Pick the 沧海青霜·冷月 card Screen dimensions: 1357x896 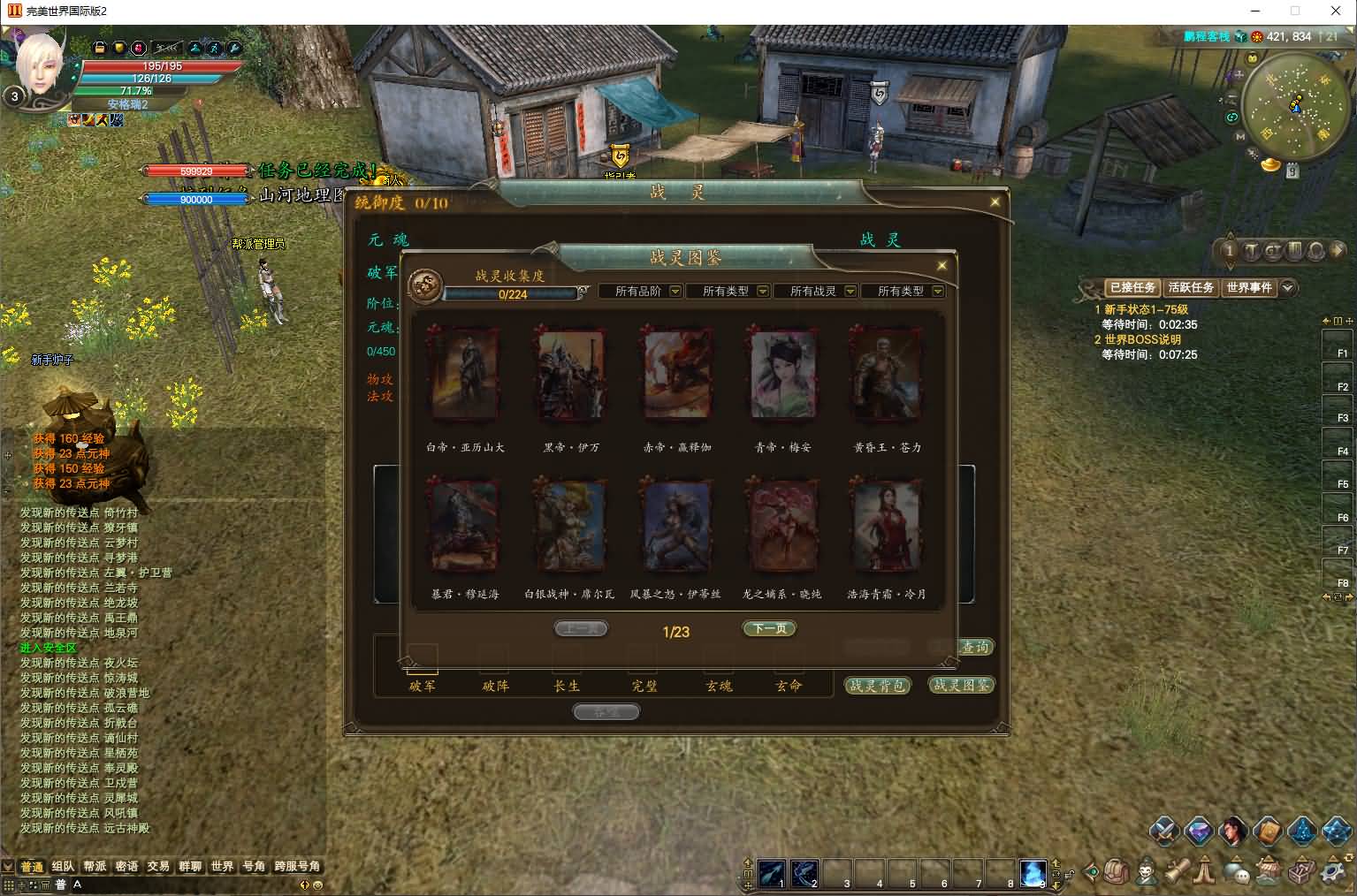[887, 526]
